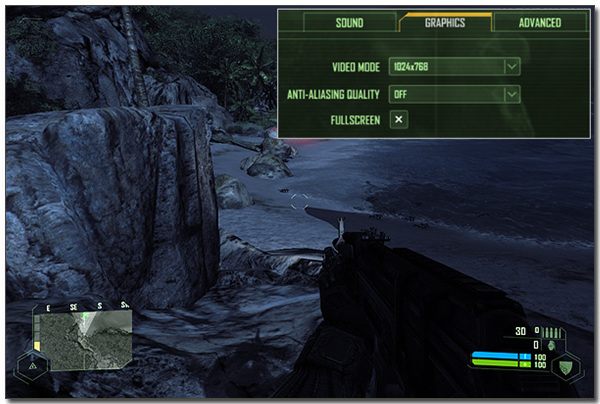600x404 pixels.
Task: Switch to the Sound tab
Action: point(350,22)
